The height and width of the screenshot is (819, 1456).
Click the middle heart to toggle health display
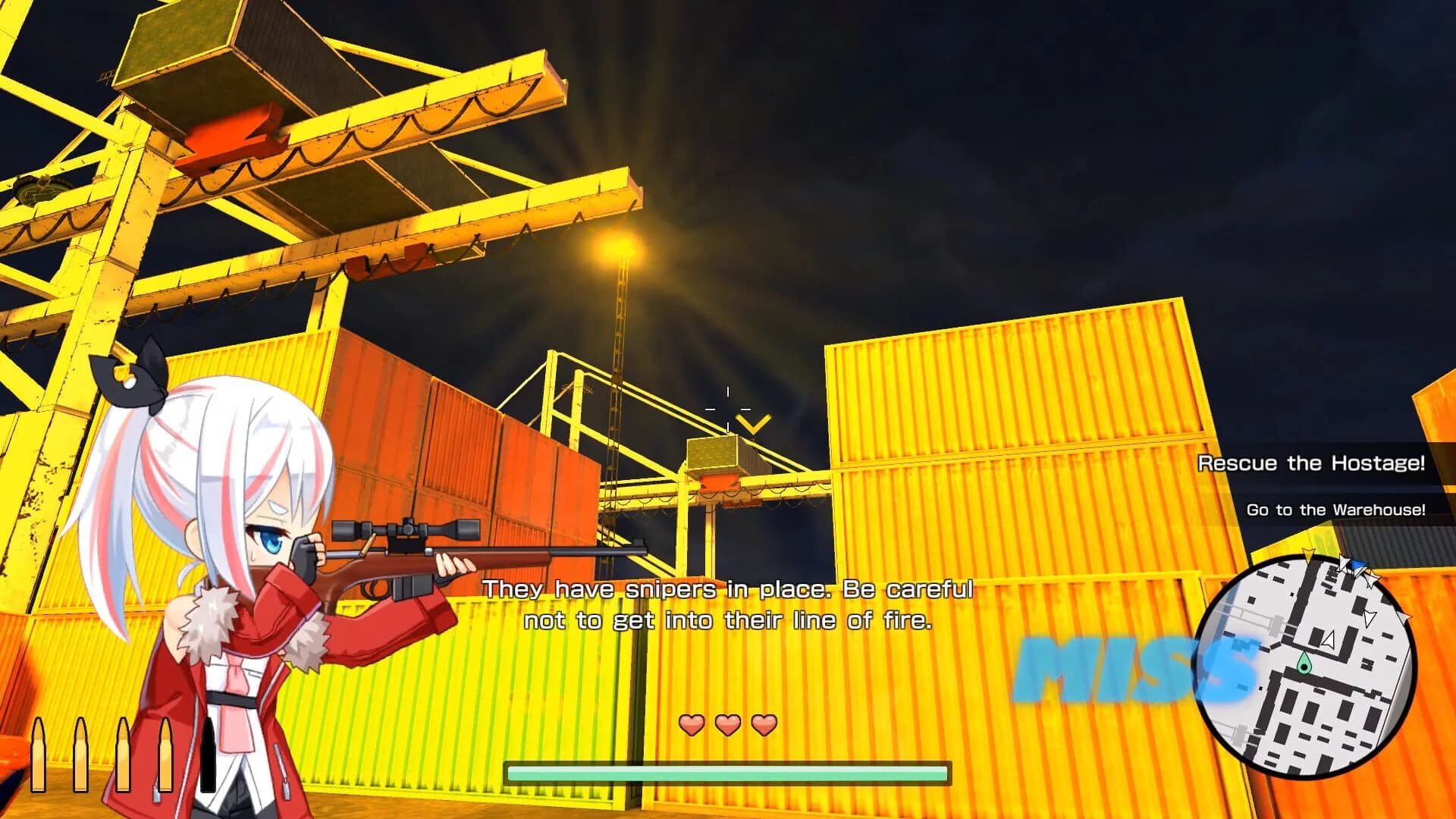point(726,723)
